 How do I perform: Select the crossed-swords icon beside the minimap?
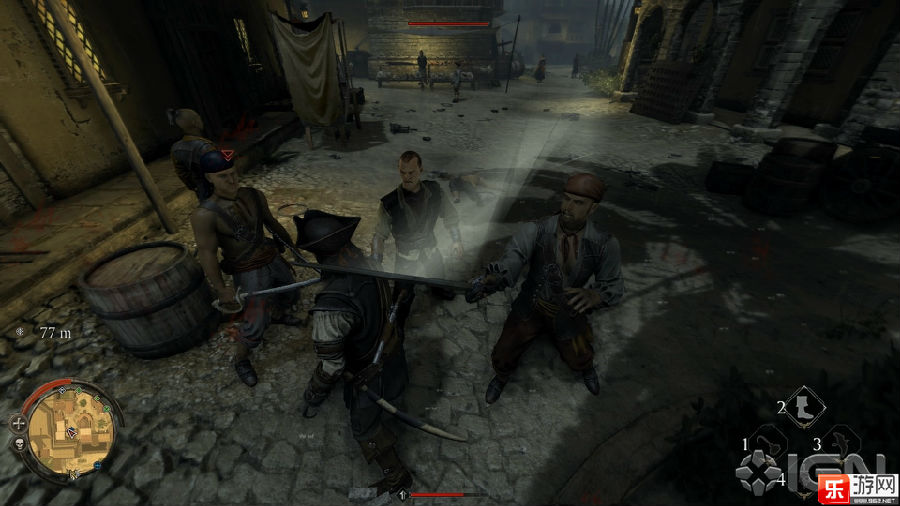19,423
